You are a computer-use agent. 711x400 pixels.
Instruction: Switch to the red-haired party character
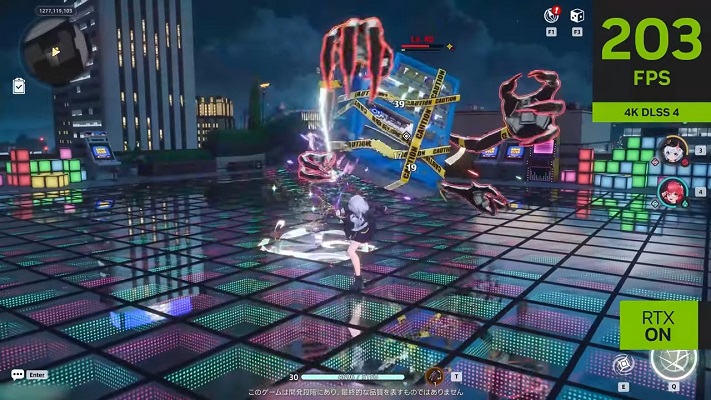coord(672,188)
